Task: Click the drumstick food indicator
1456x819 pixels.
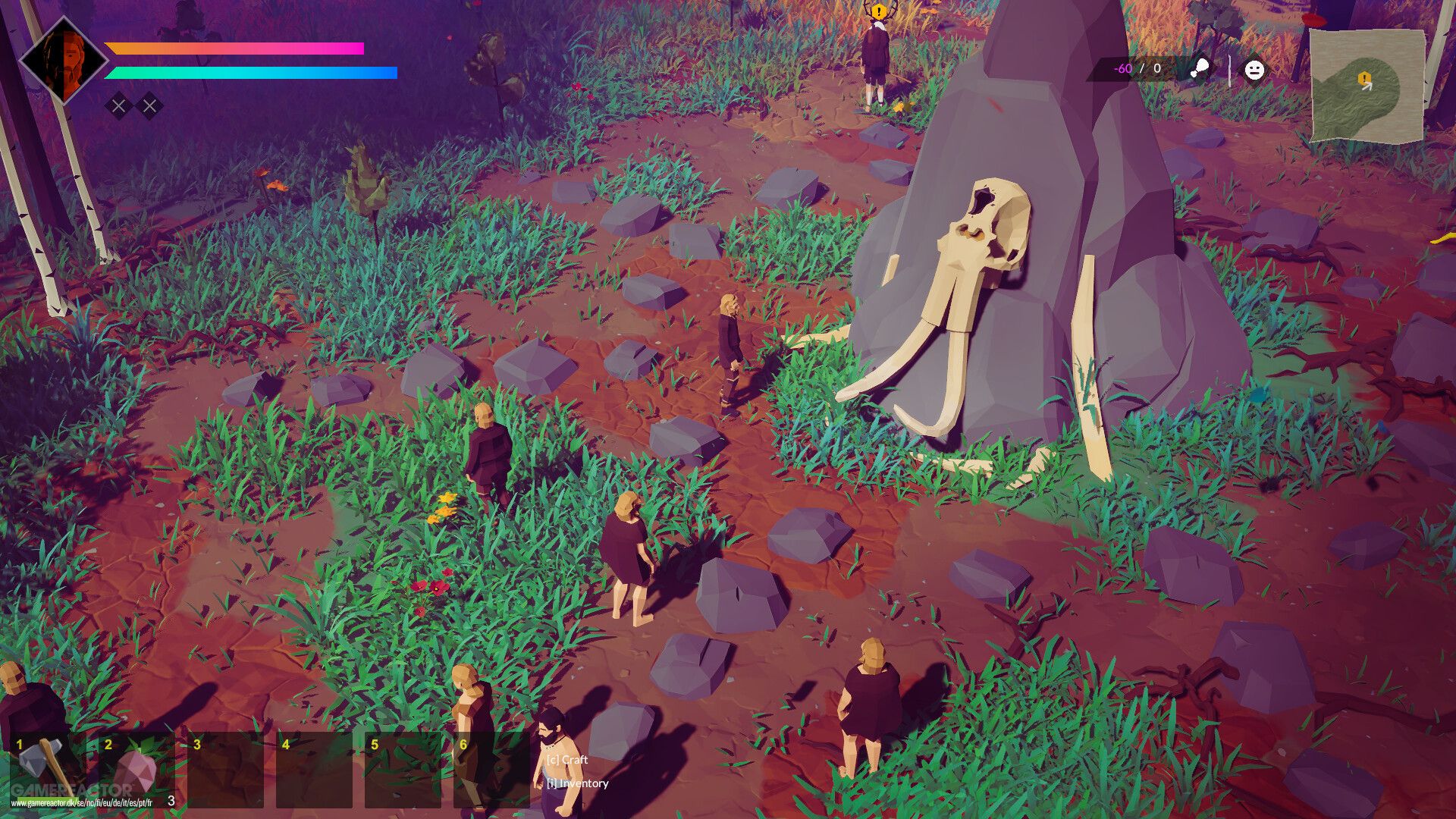Action: [1201, 68]
